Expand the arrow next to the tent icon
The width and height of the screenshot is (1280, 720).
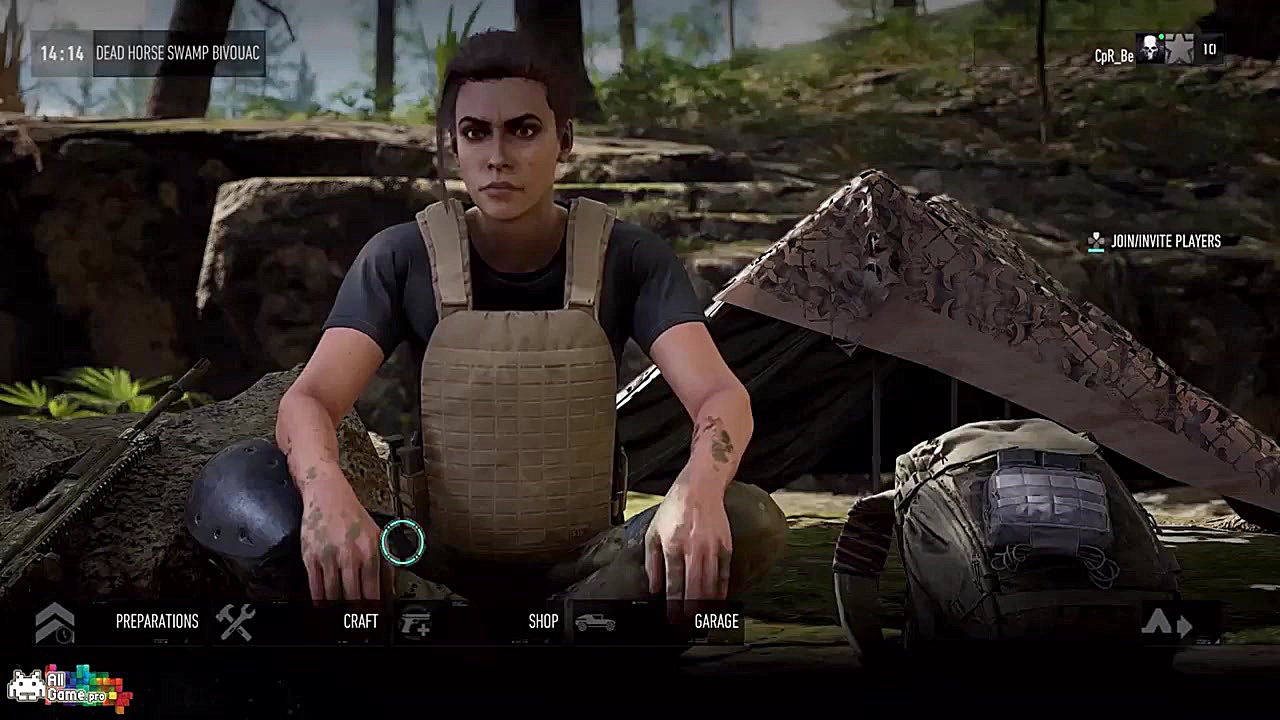1184,625
